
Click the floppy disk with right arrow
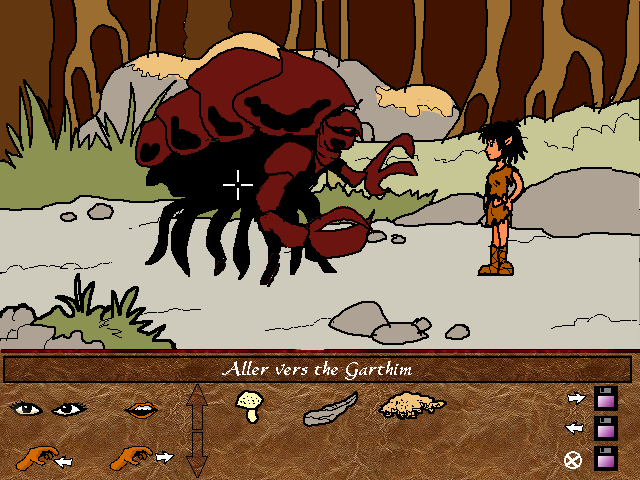(604, 398)
